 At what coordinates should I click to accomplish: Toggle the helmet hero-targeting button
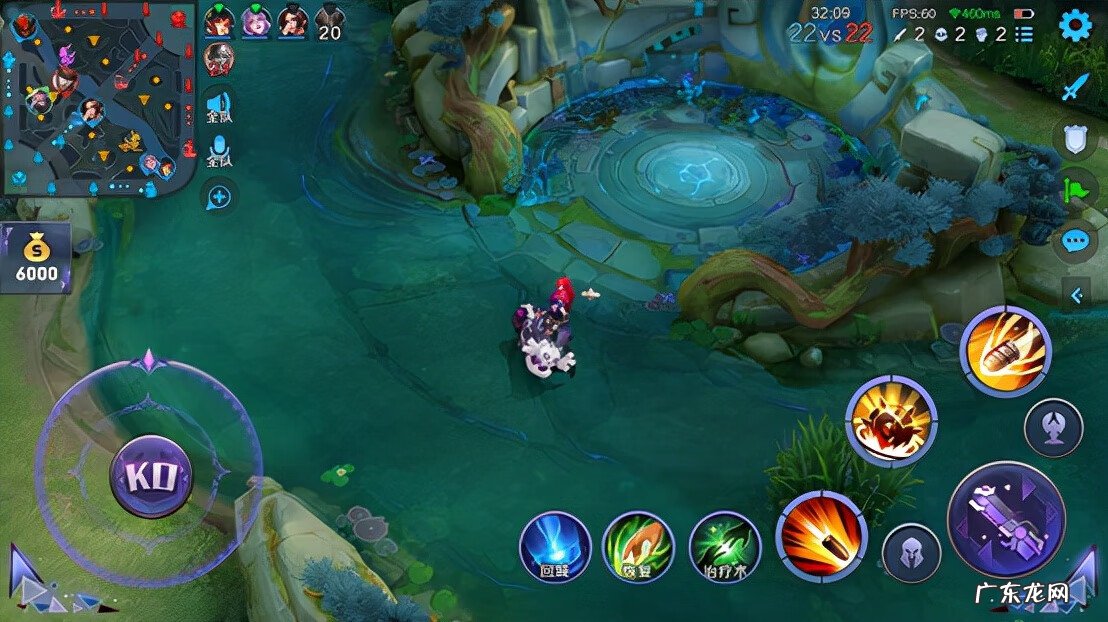point(911,553)
